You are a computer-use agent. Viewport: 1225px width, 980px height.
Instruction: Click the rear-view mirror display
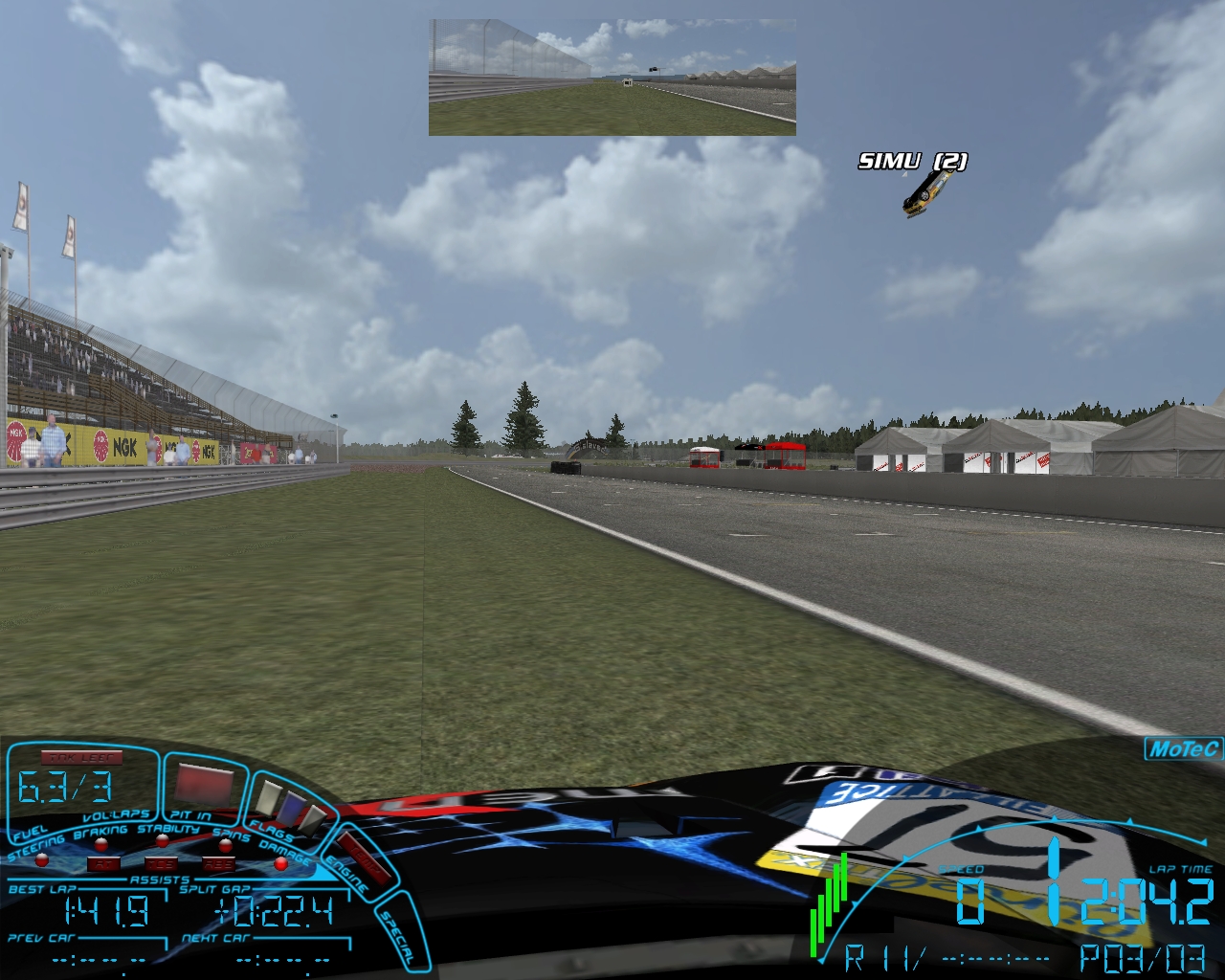pos(612,77)
